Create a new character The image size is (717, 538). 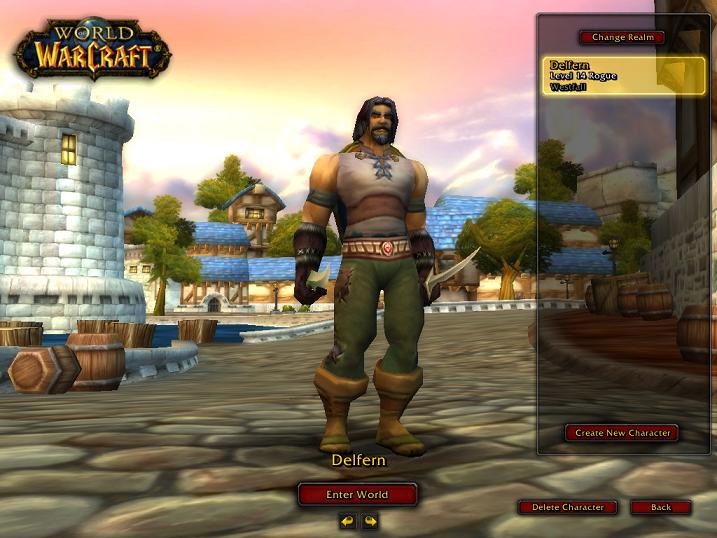621,433
